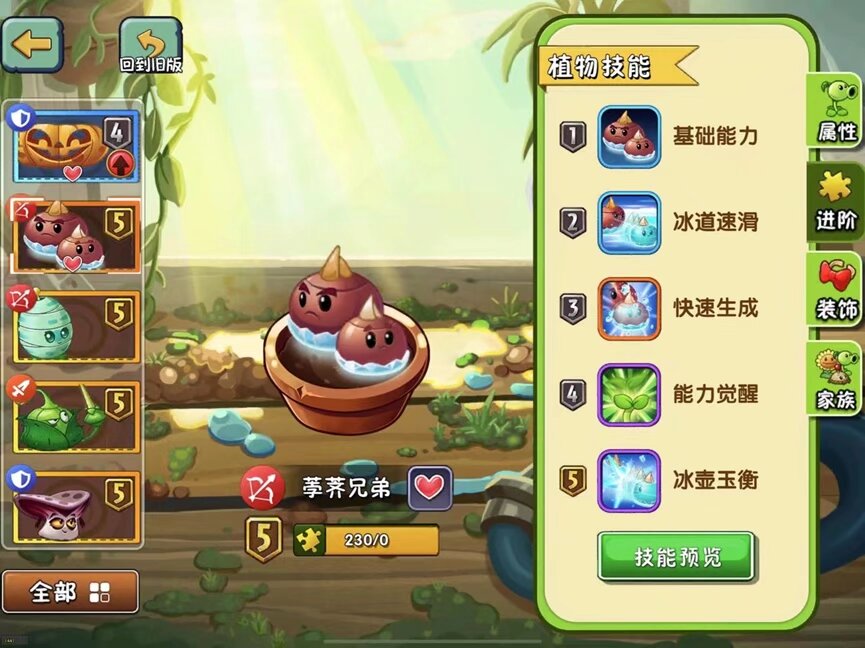Image resolution: width=865 pixels, height=648 pixels.
Task: Choose the bandaged green egg plant card
Action: (75, 326)
